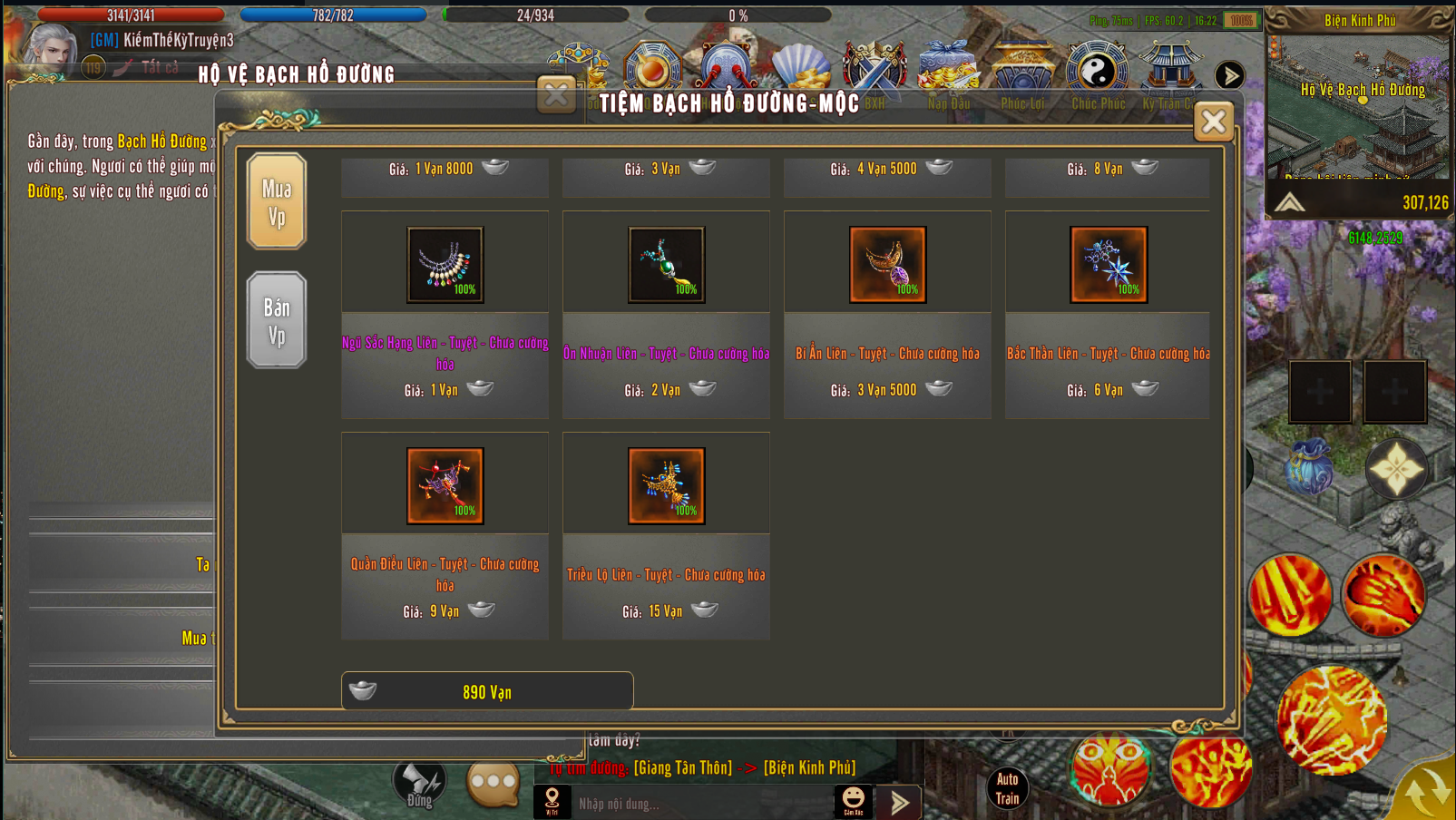Open the Chúc Phúc yin-yang menu
The height and width of the screenshot is (820, 1456).
point(1097,74)
